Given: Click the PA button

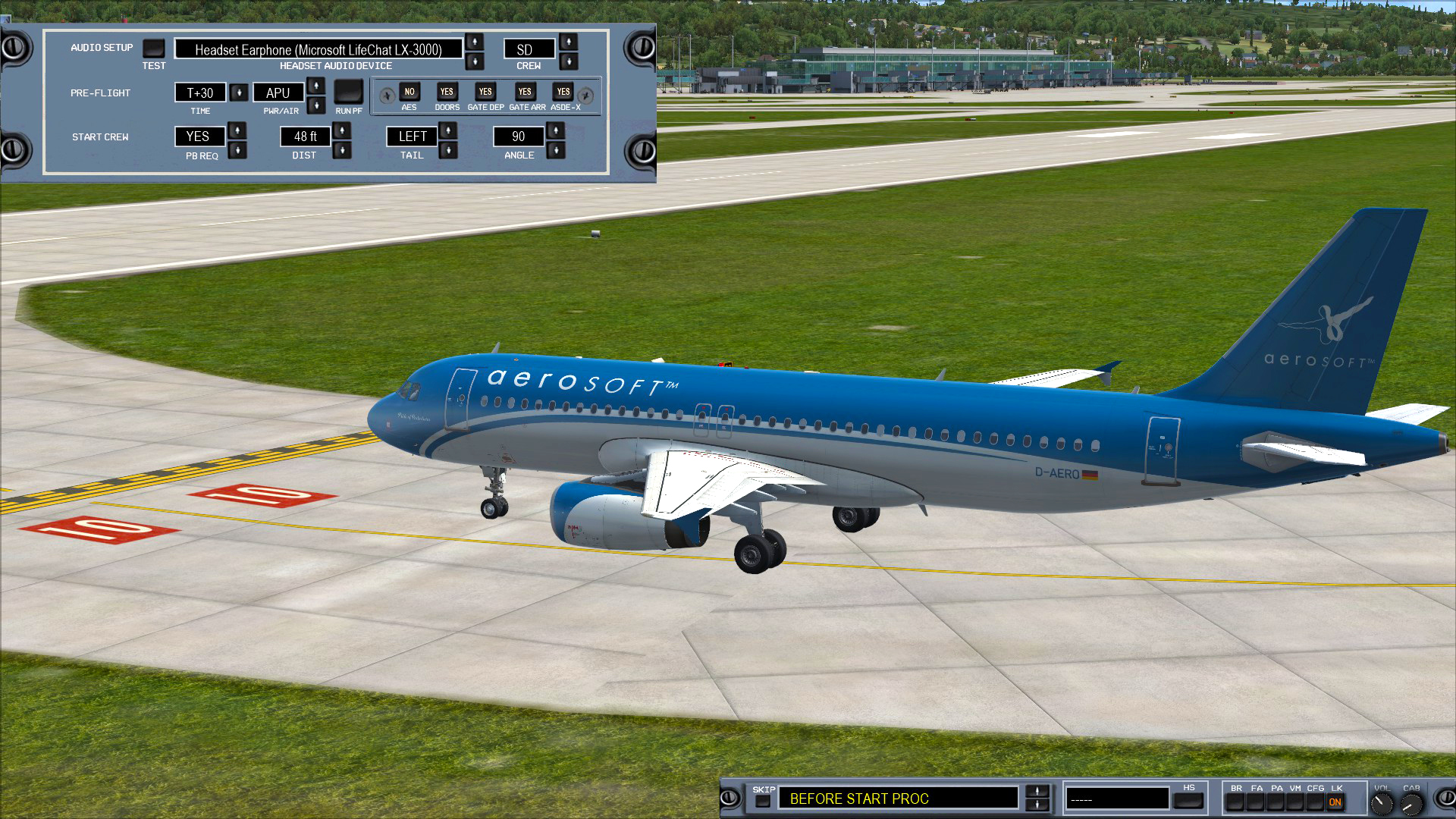Looking at the screenshot, I should tap(1276, 802).
